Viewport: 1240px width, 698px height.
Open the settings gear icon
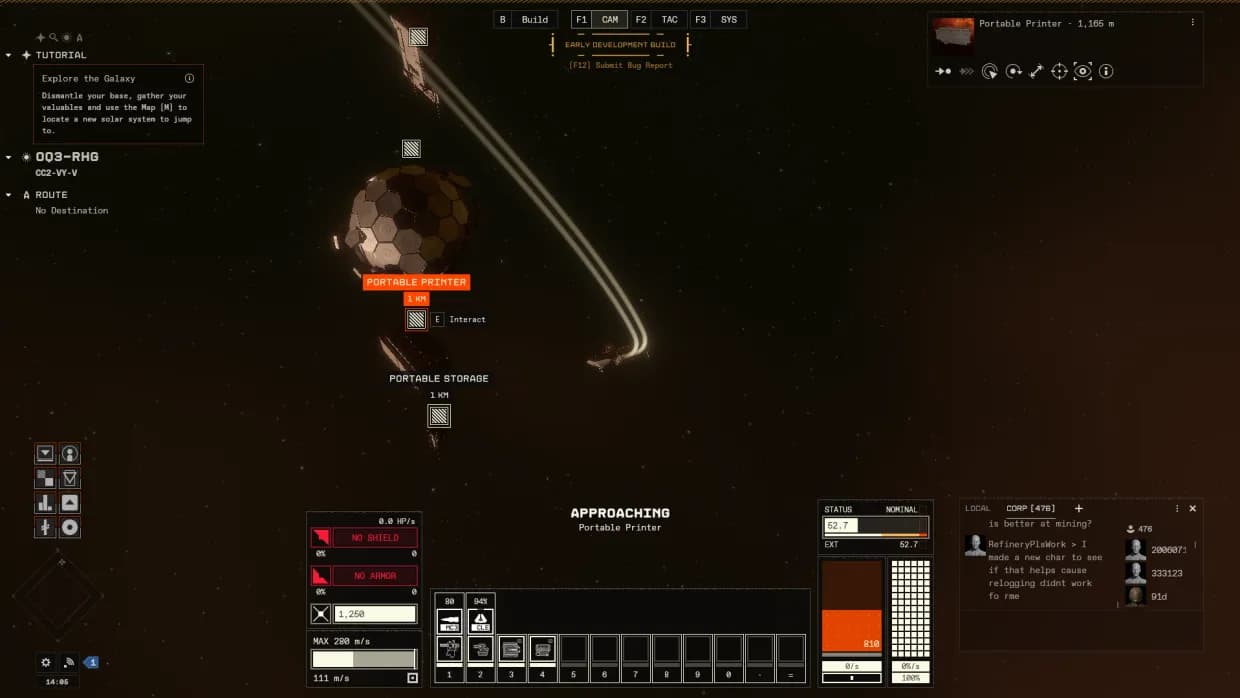tap(45, 662)
